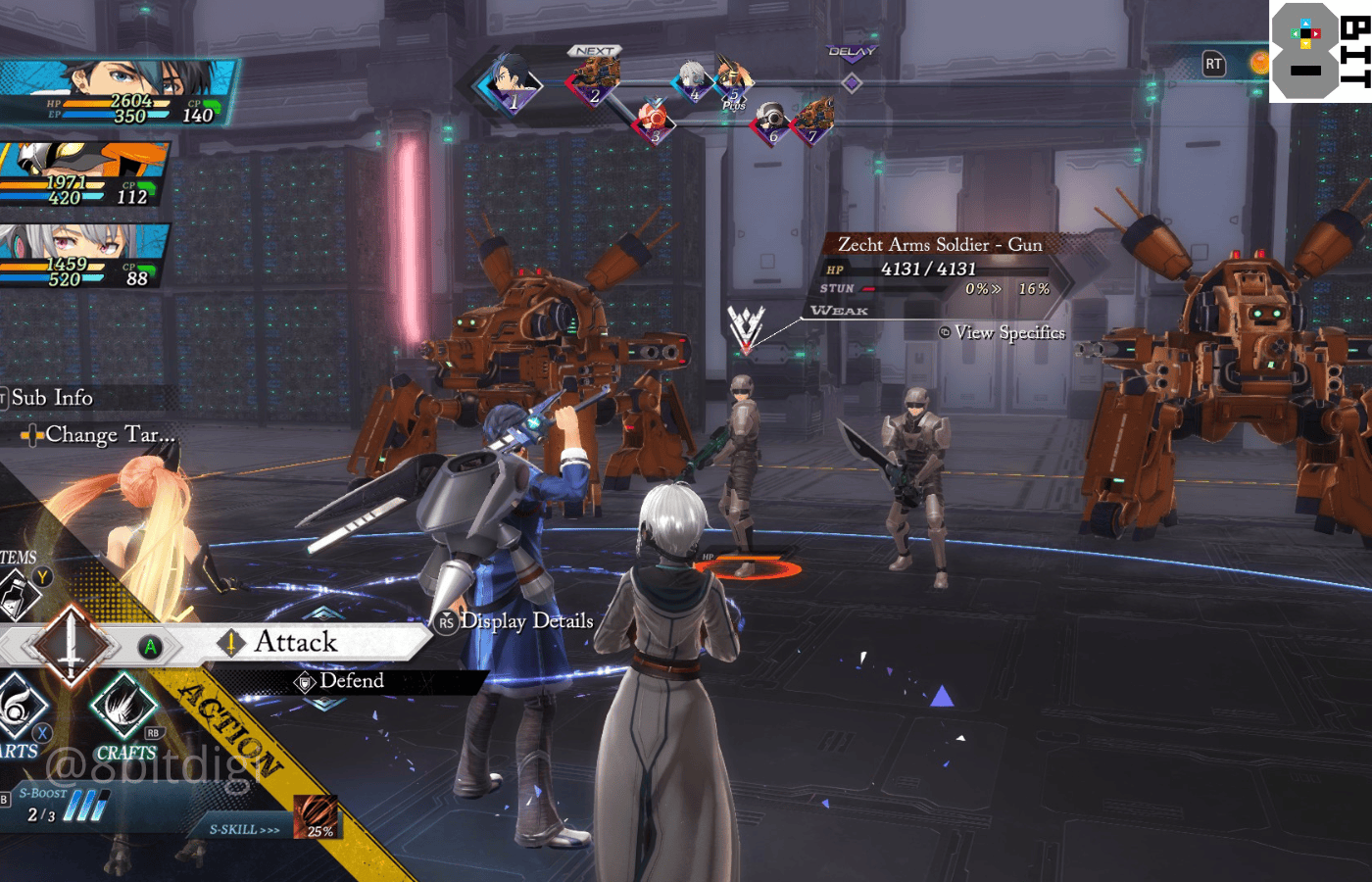Open the Crafts skill menu icon

click(124, 708)
